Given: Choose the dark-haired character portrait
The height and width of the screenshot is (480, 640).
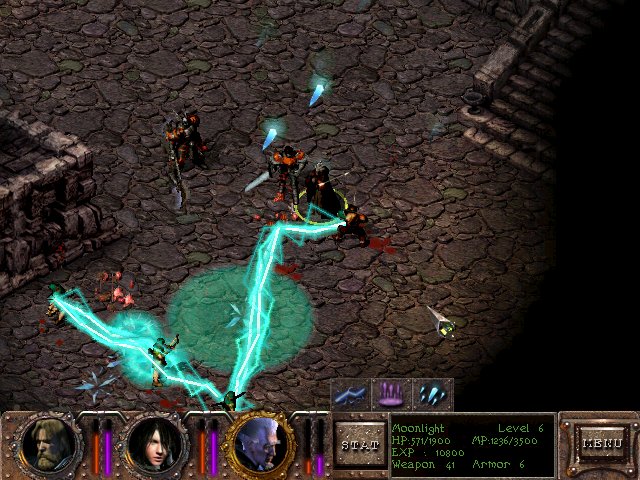Looking at the screenshot, I should 155,445.
